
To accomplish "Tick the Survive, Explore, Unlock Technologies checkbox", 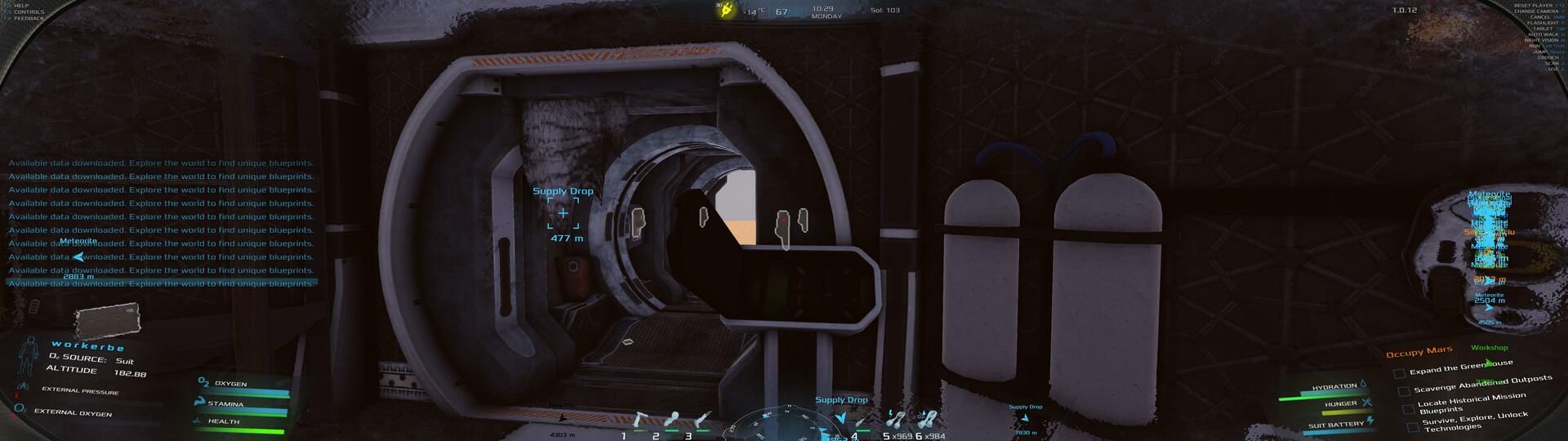I will tap(1413, 426).
